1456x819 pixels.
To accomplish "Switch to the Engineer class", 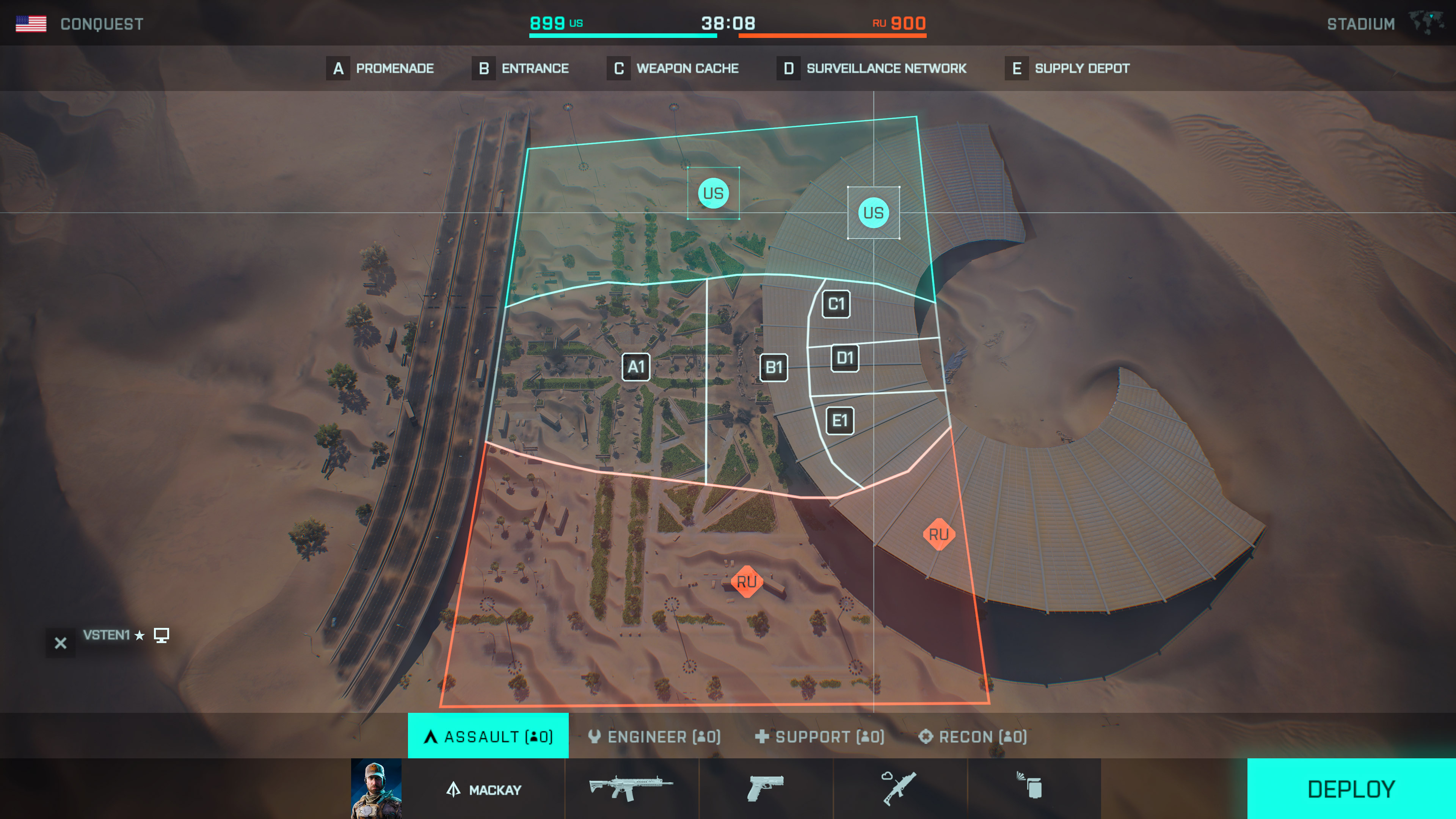I will pyautogui.click(x=654, y=736).
